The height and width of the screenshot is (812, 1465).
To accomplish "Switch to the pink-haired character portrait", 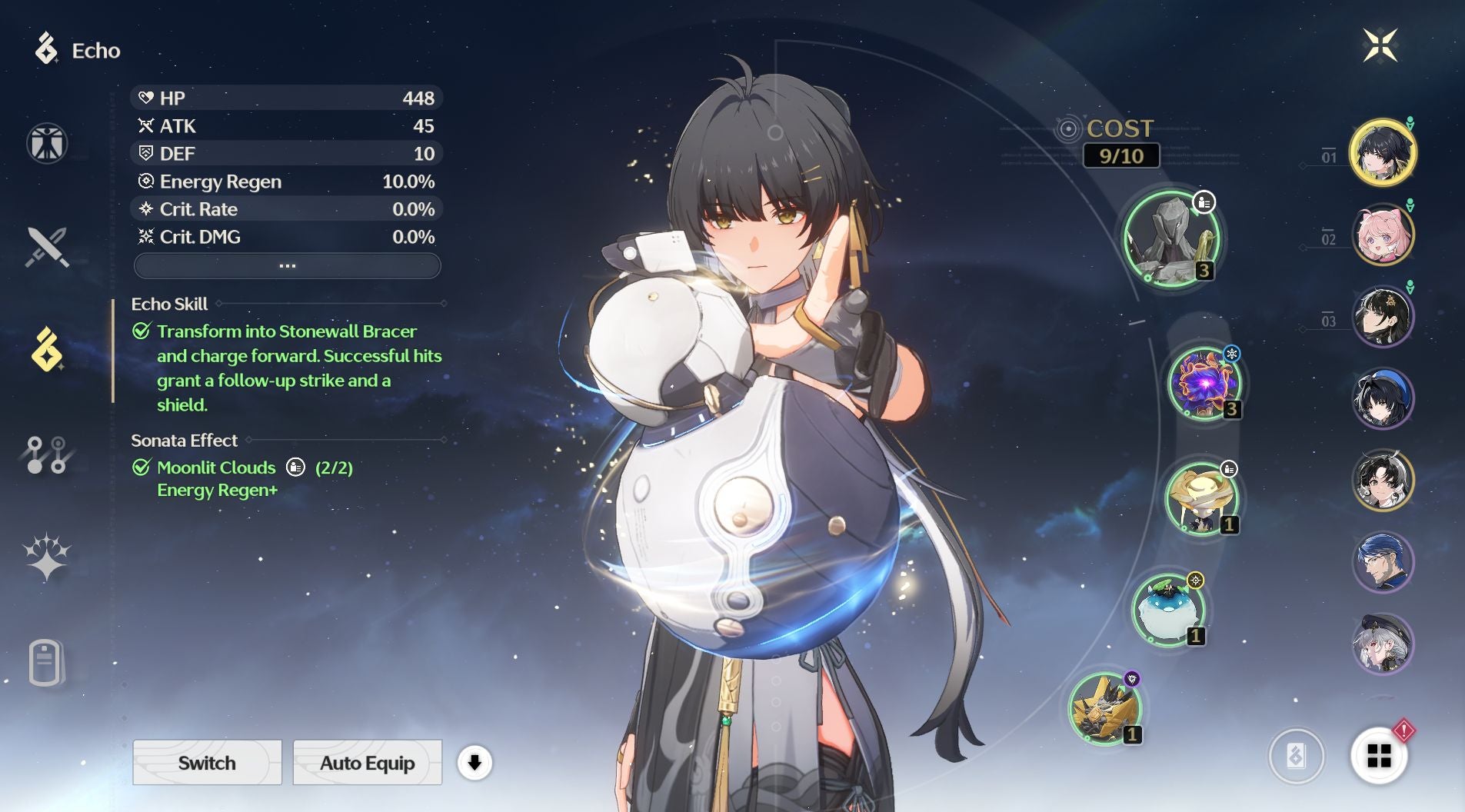I will [1383, 235].
